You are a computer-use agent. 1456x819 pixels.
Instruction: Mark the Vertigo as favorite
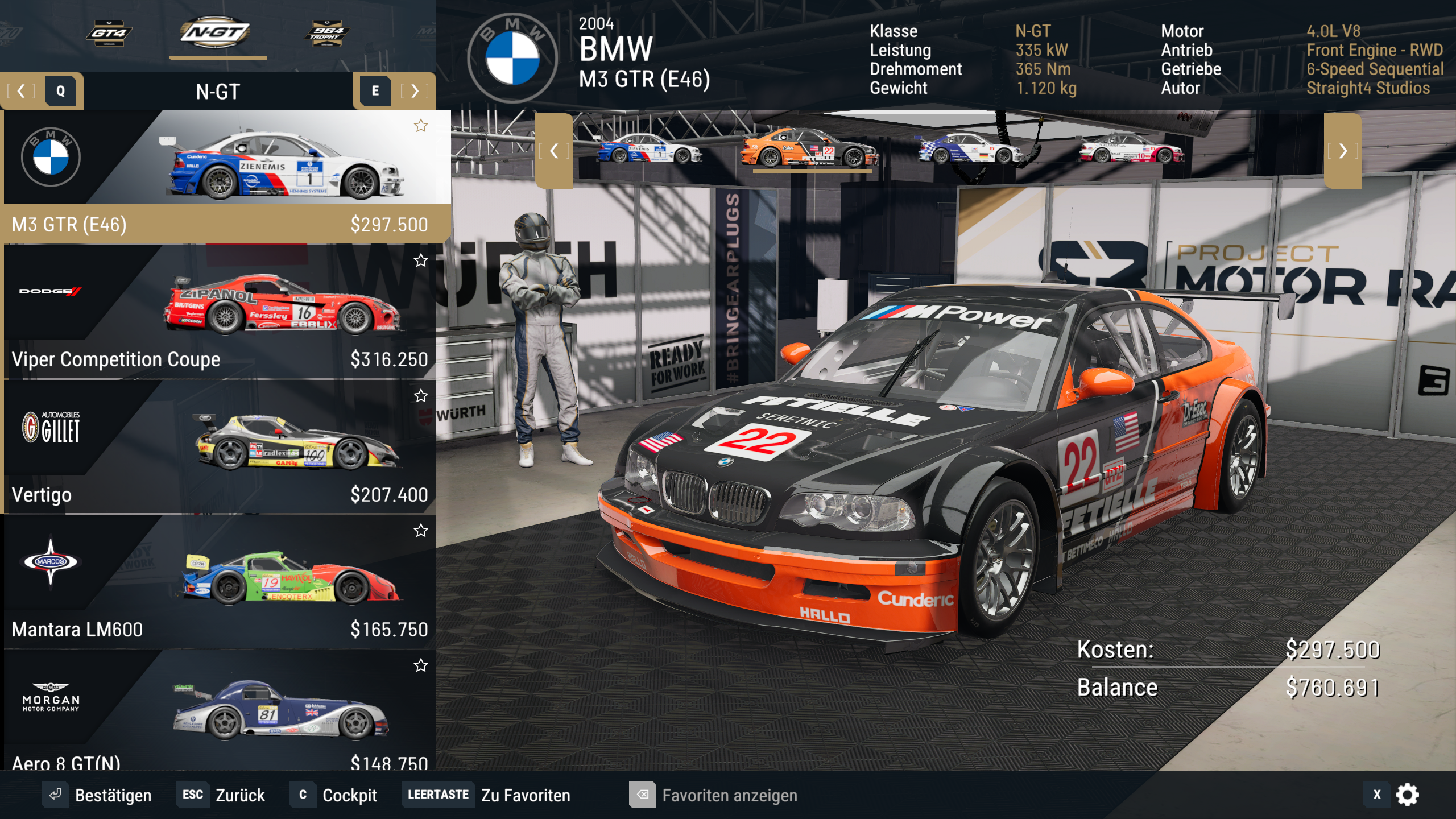tap(422, 396)
